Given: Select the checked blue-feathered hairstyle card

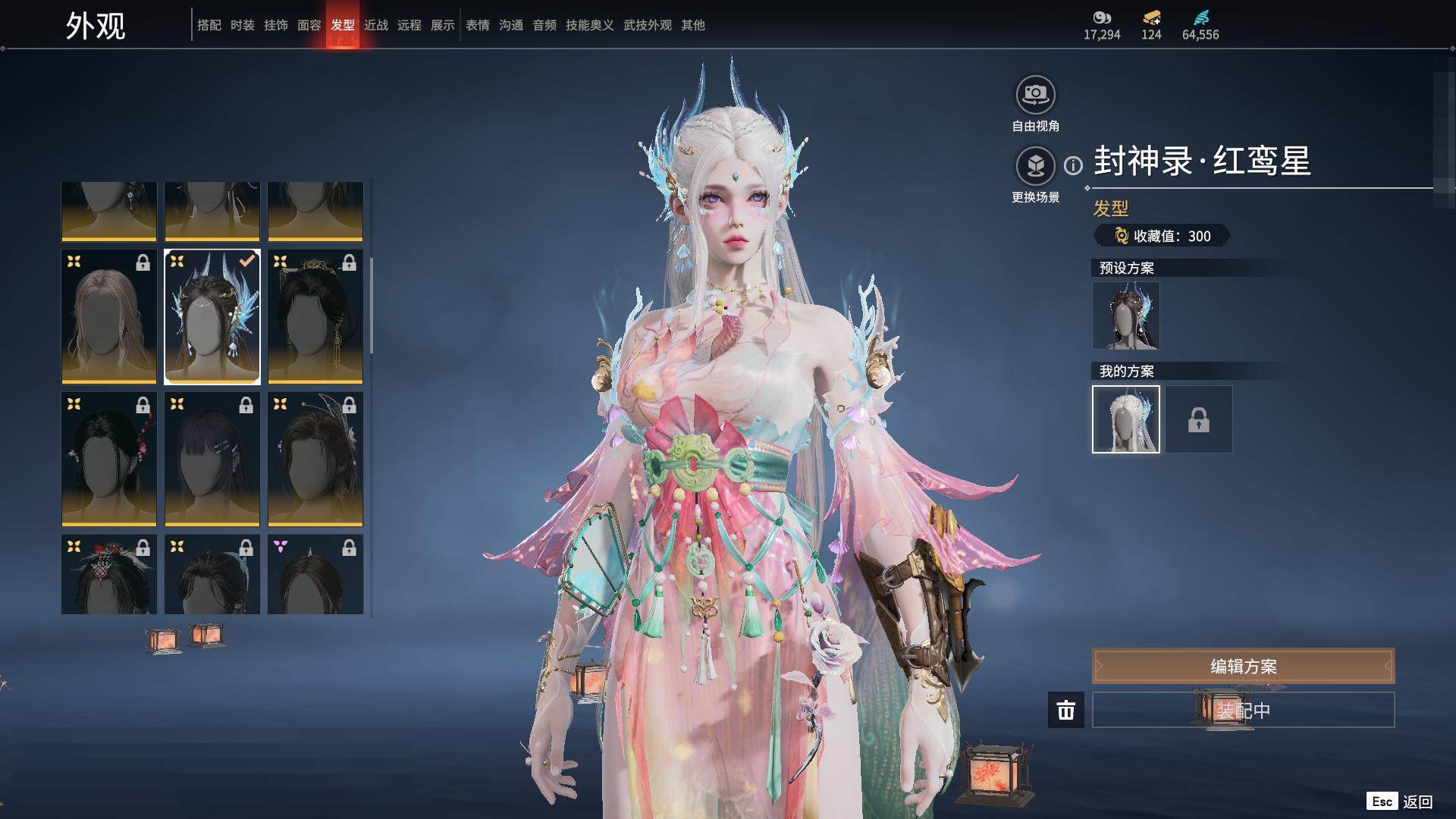Looking at the screenshot, I should tap(212, 317).
